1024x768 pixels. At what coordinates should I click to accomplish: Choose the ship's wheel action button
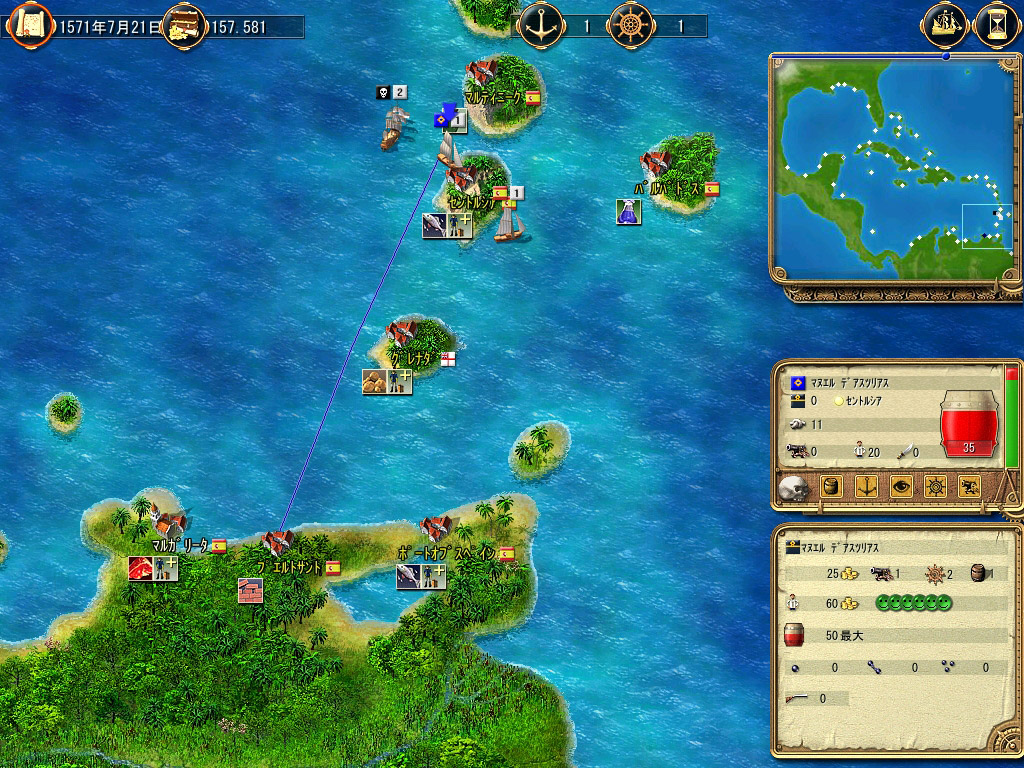coord(936,488)
